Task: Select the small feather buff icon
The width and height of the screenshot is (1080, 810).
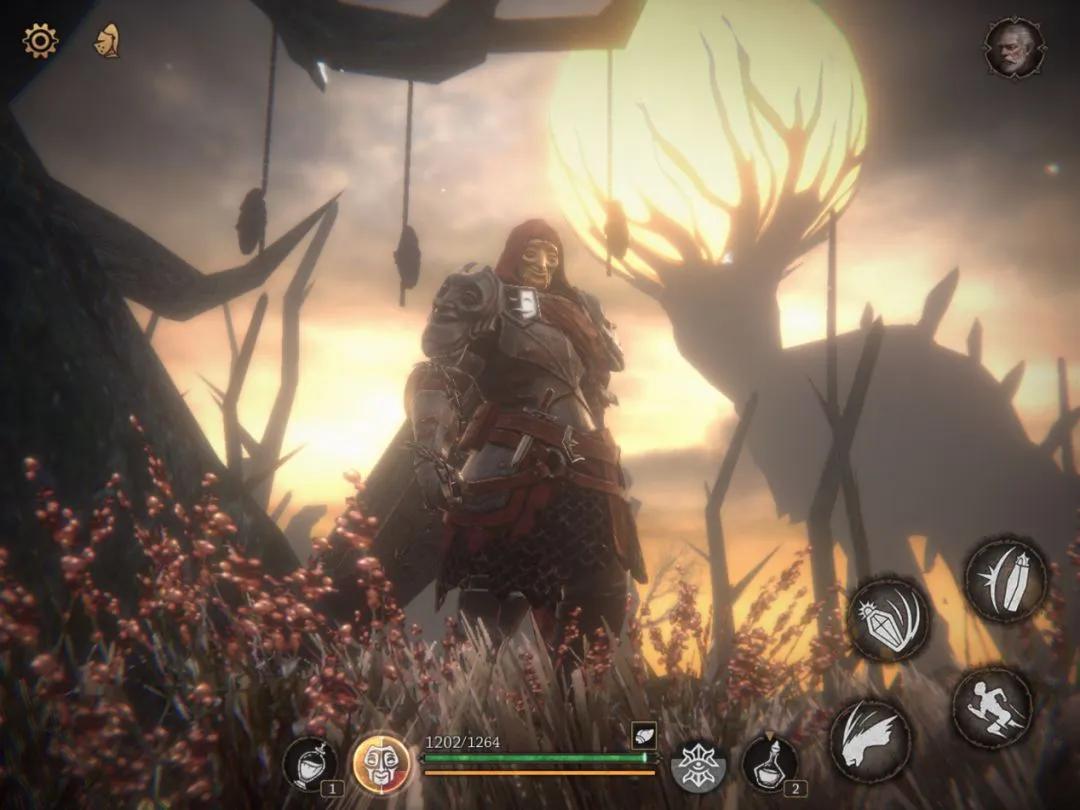Action: [x=643, y=736]
